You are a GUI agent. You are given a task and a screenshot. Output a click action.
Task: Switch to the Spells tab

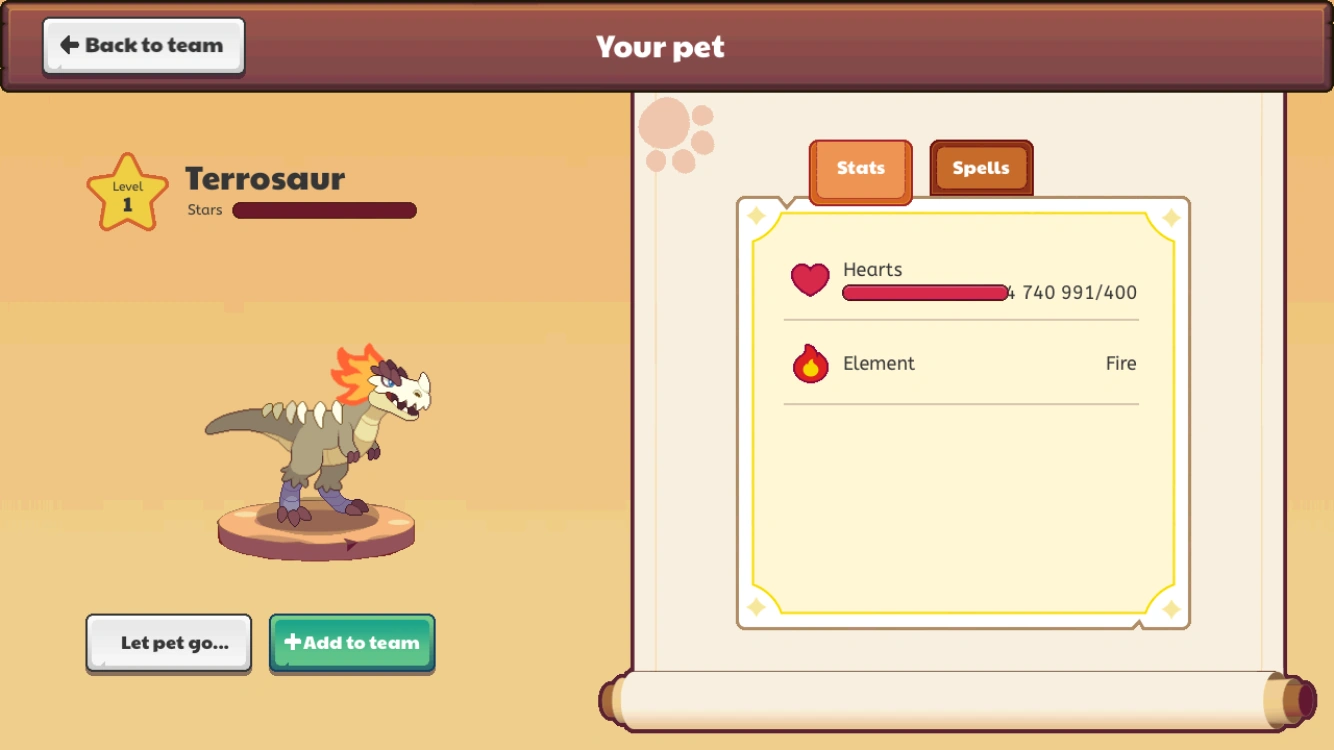pos(980,168)
